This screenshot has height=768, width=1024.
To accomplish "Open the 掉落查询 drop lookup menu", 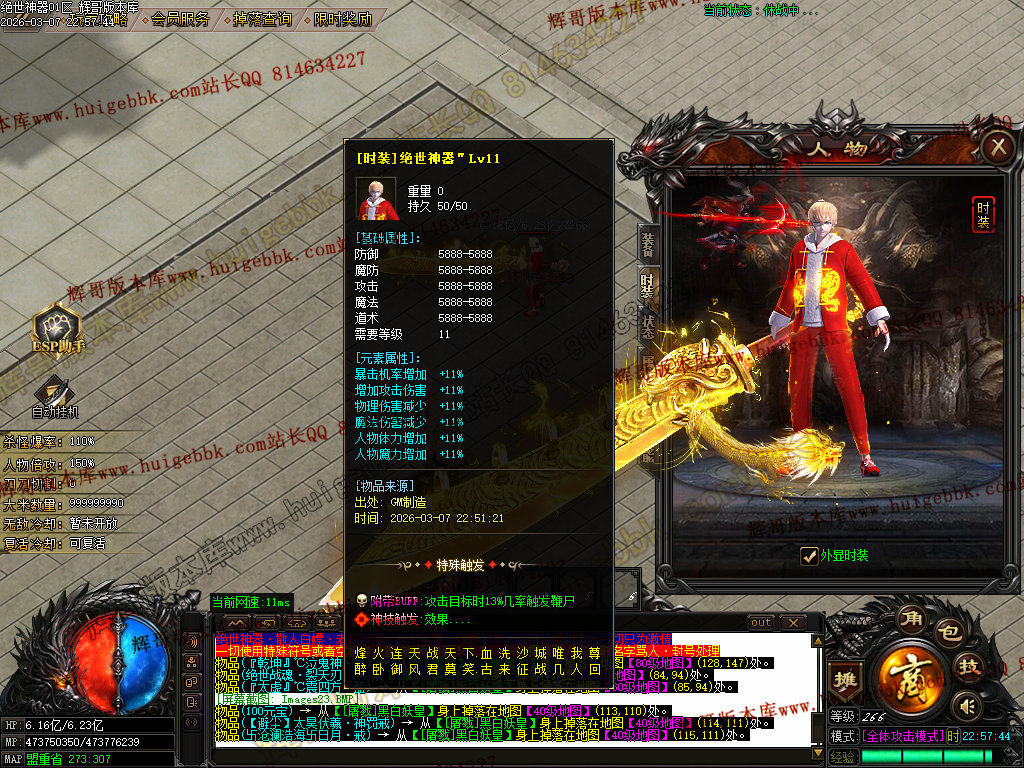I will 262,19.
